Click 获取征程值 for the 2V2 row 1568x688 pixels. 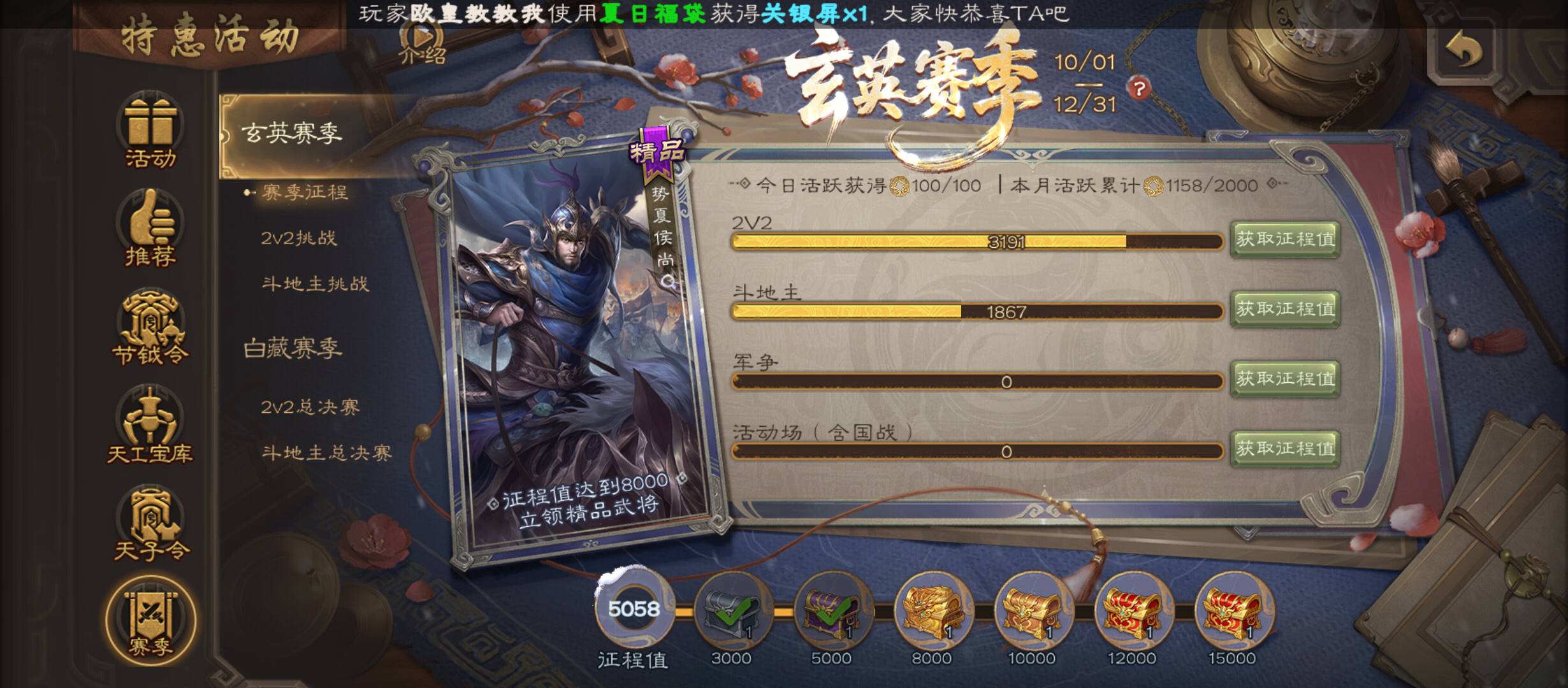tap(1284, 240)
